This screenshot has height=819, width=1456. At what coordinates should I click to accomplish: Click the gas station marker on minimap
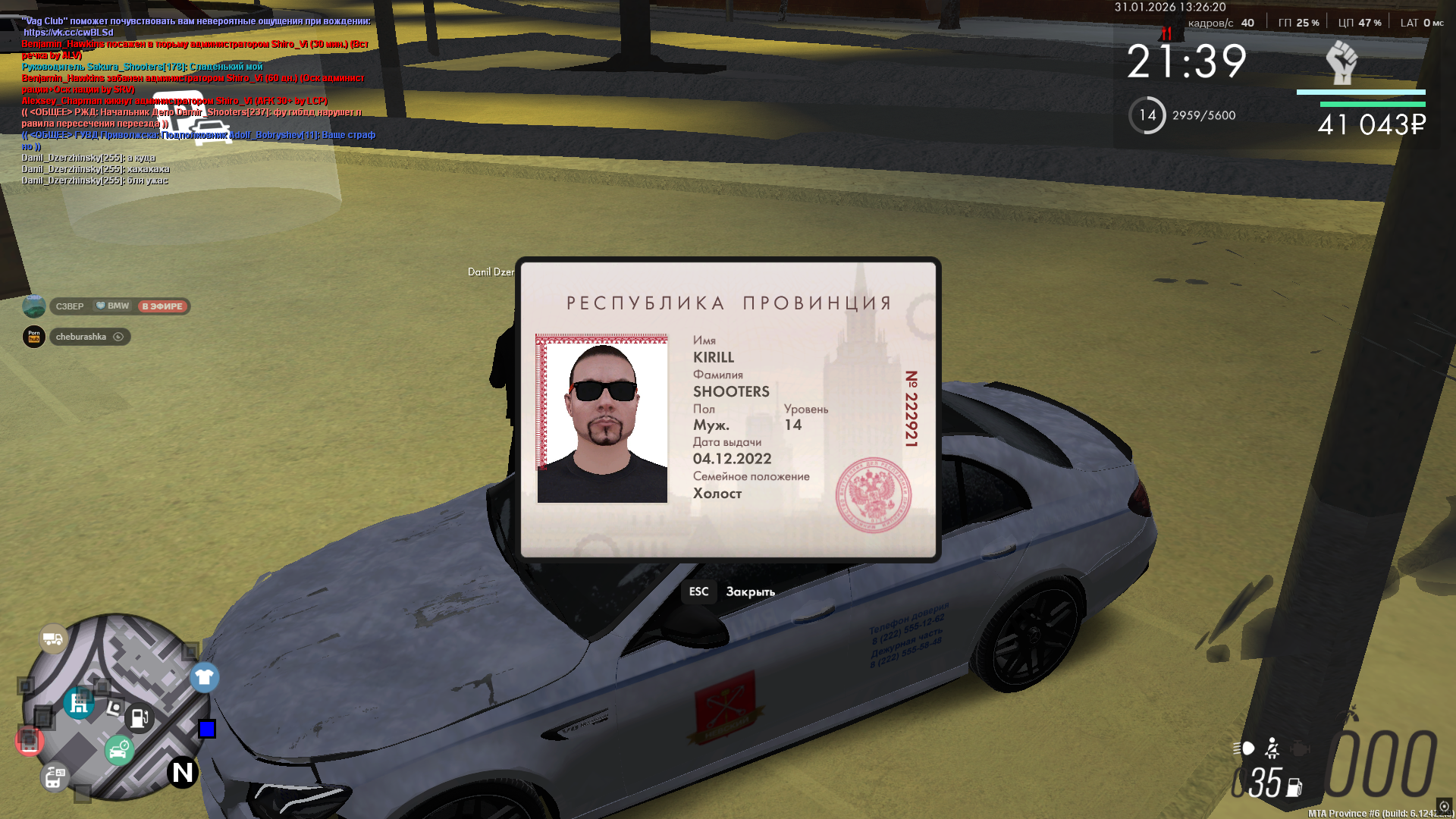pyautogui.click(x=140, y=717)
